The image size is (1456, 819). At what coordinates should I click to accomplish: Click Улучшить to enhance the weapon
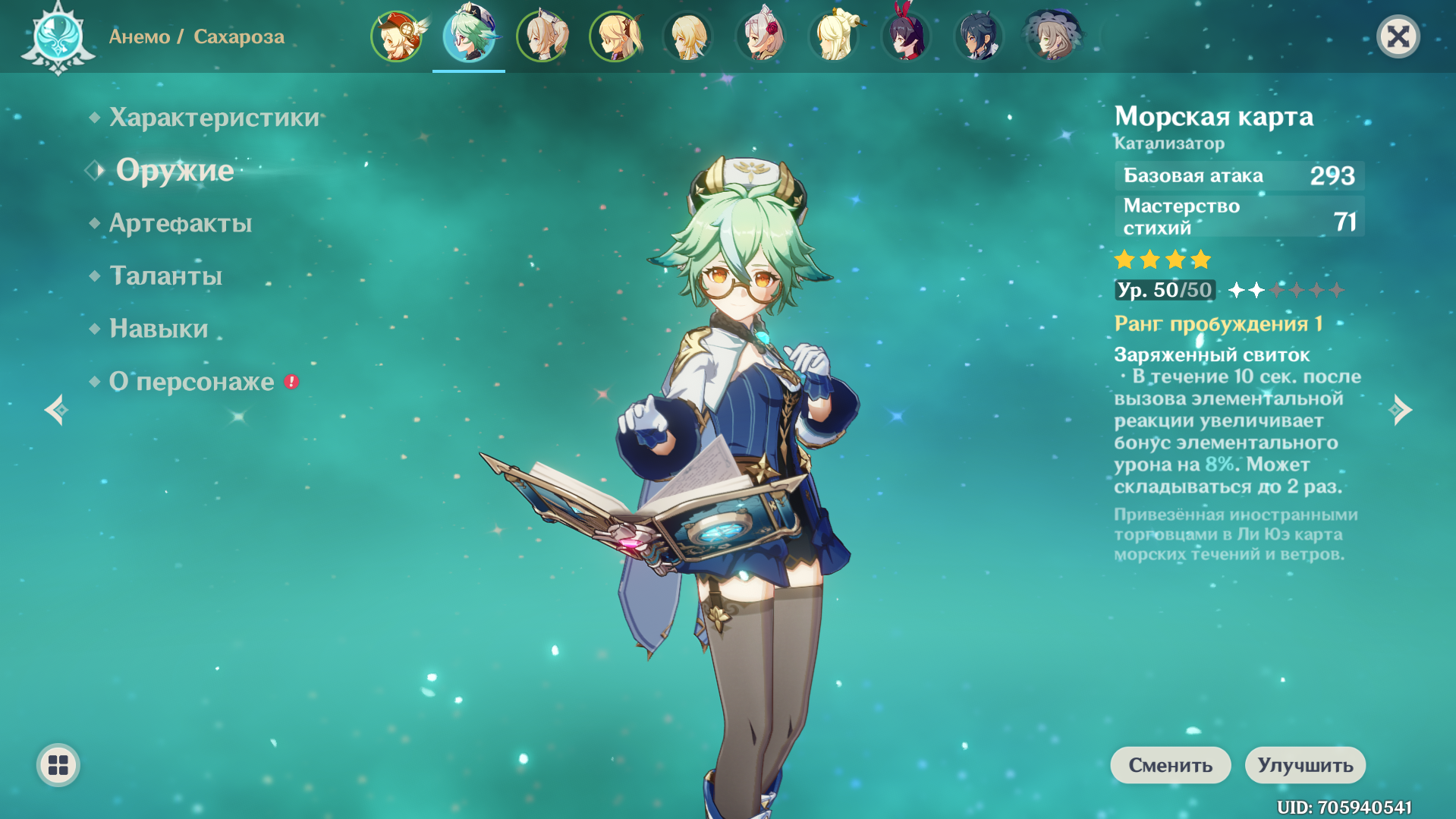pos(1305,765)
